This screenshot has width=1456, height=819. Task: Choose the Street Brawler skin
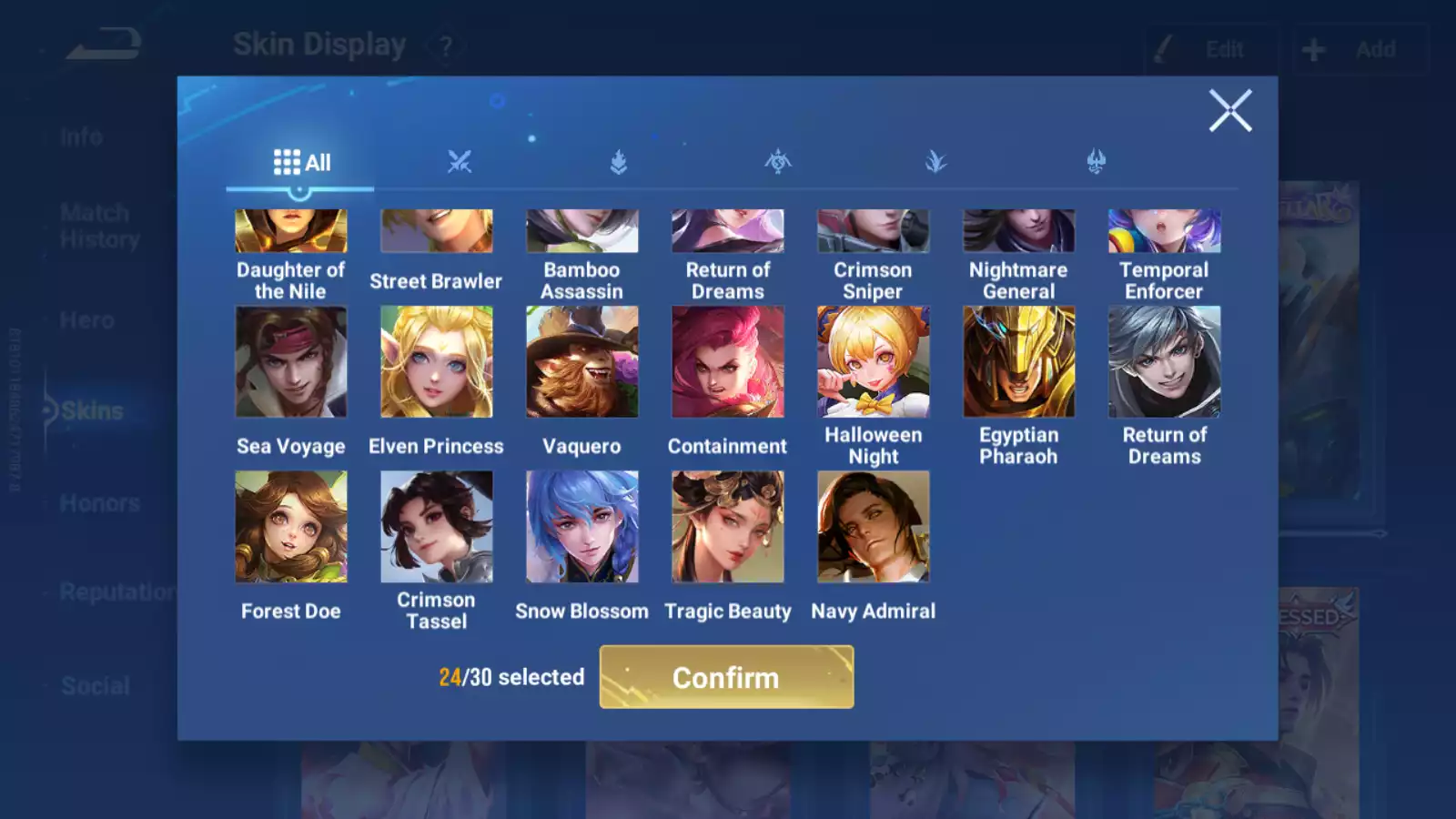436,232
